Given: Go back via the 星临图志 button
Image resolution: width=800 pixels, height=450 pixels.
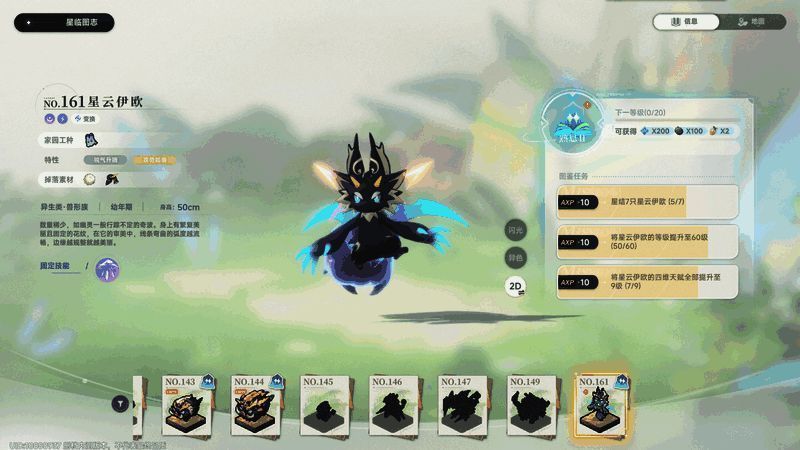Looking at the screenshot, I should click(x=64, y=22).
